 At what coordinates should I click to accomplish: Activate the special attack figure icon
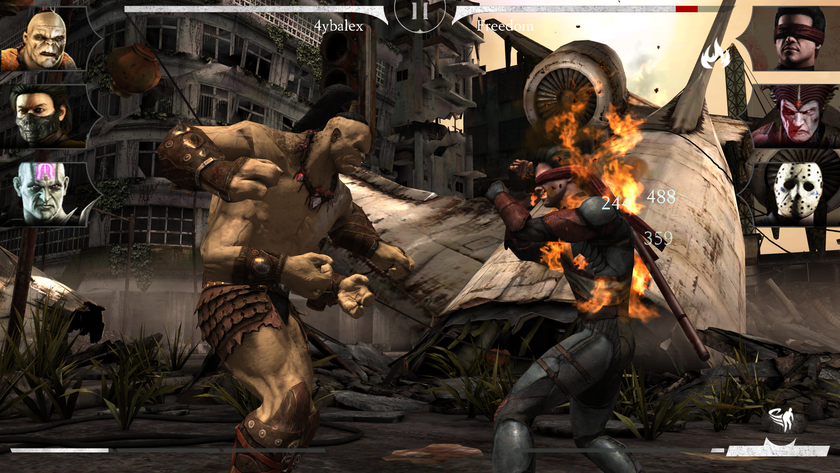783,419
